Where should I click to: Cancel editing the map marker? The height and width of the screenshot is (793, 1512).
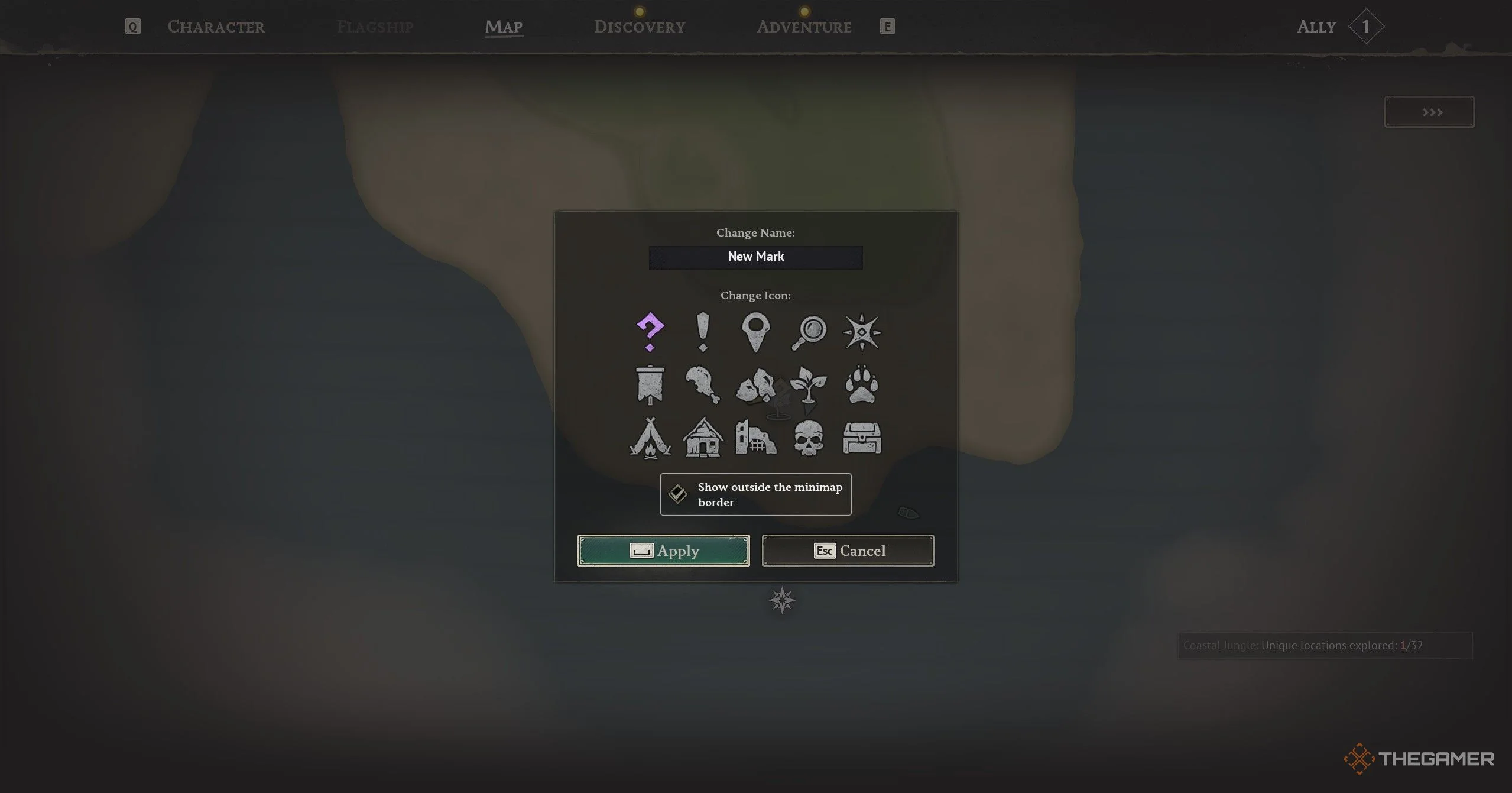848,551
